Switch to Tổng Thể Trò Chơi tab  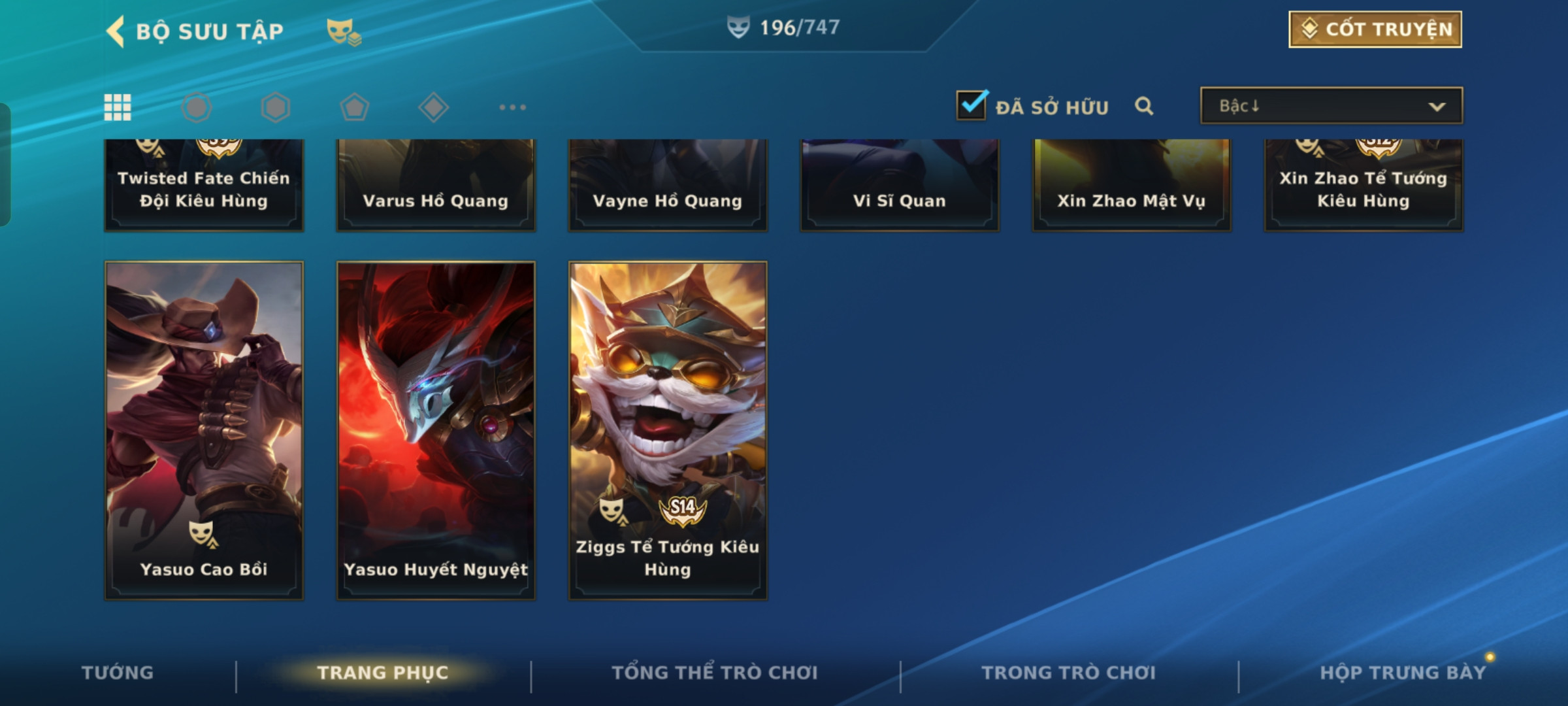pyautogui.click(x=715, y=673)
